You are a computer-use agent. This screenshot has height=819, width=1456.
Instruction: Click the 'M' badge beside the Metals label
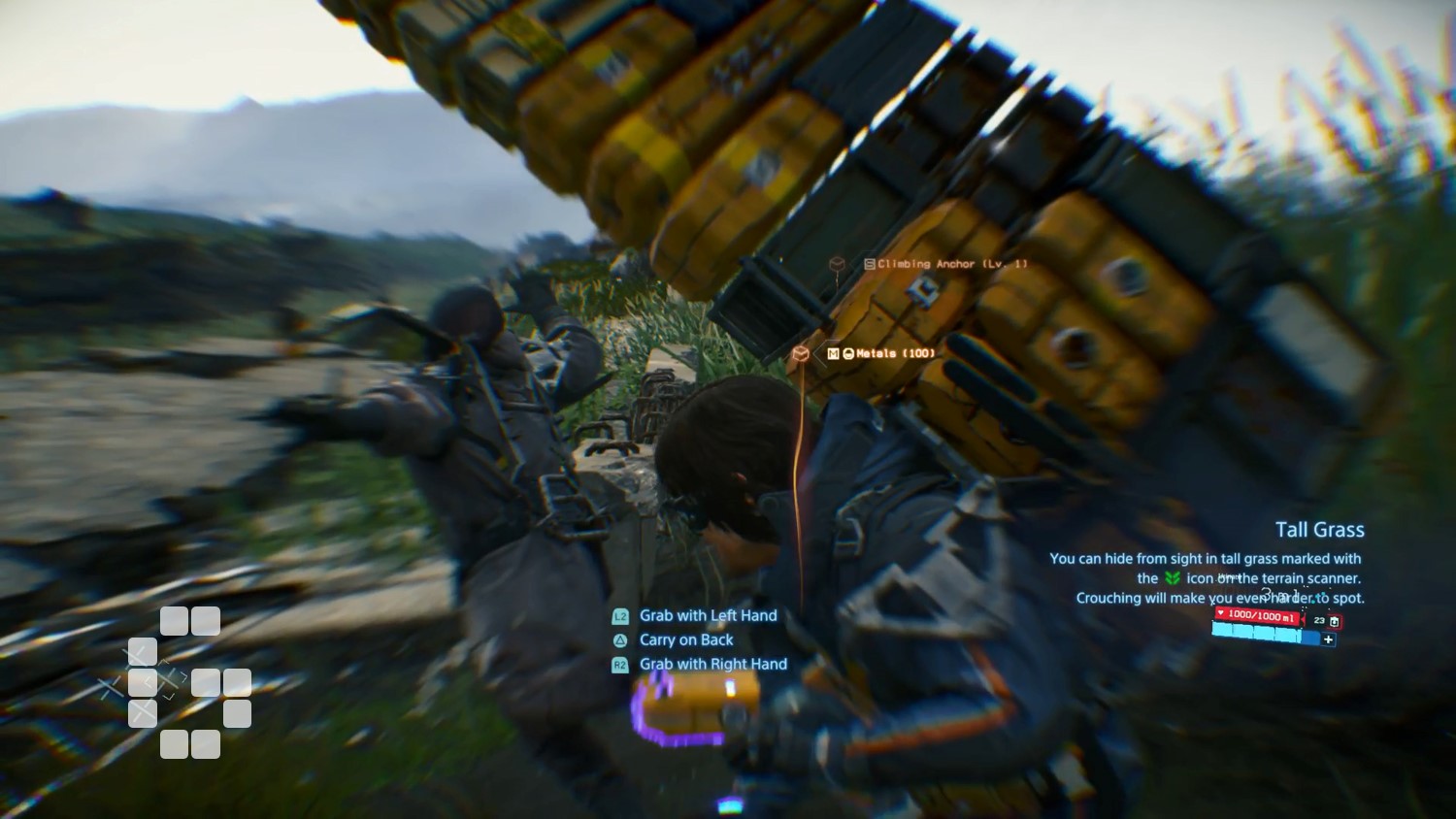click(833, 353)
